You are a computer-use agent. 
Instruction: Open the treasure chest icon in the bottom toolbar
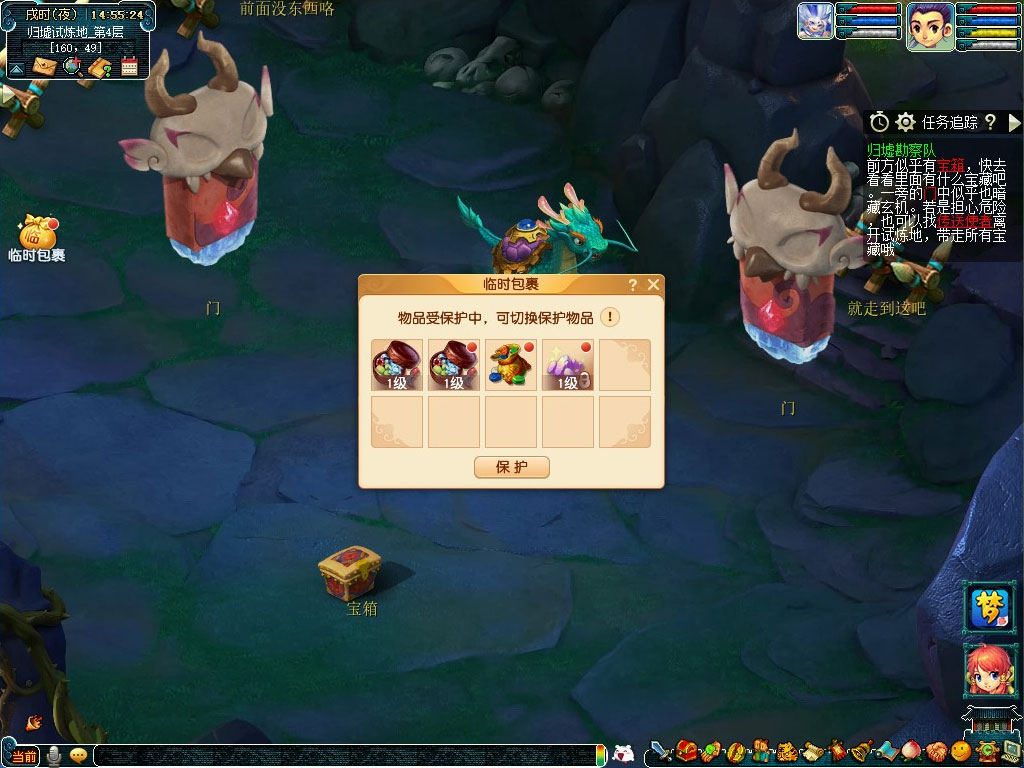tap(686, 750)
